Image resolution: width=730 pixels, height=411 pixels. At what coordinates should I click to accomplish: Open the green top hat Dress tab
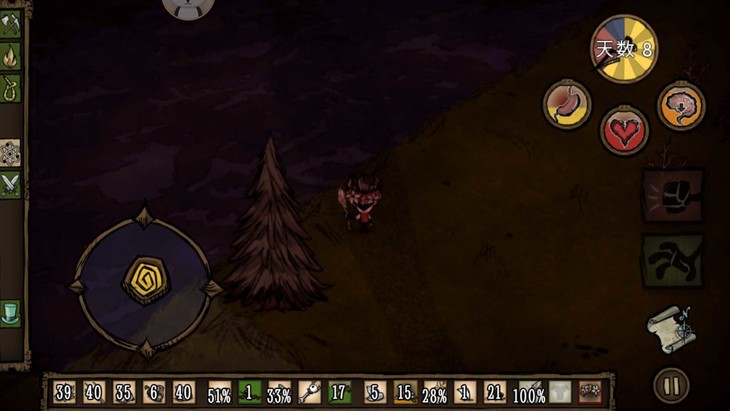point(11,312)
